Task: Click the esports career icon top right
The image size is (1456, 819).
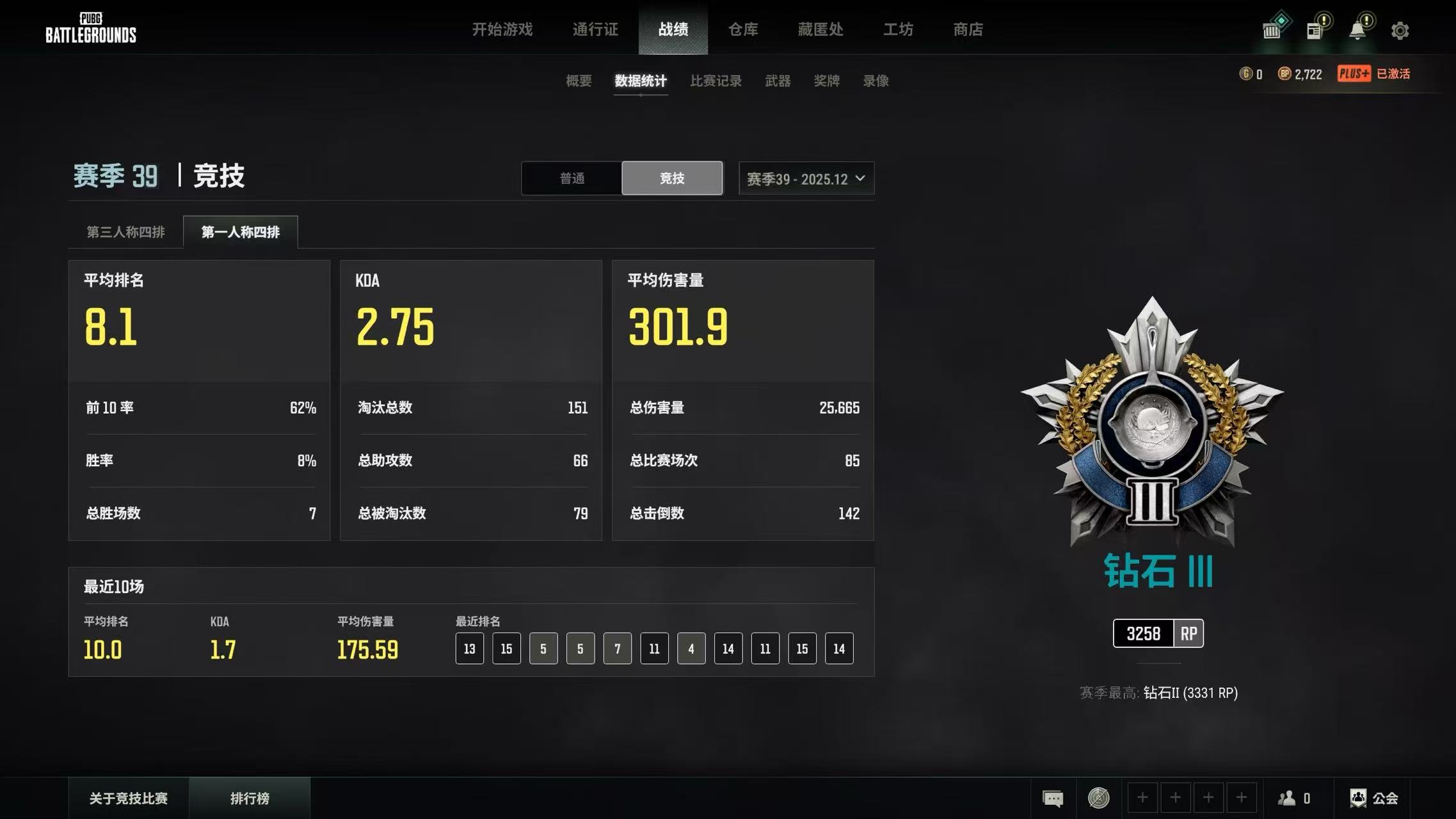Action: [x=1274, y=28]
